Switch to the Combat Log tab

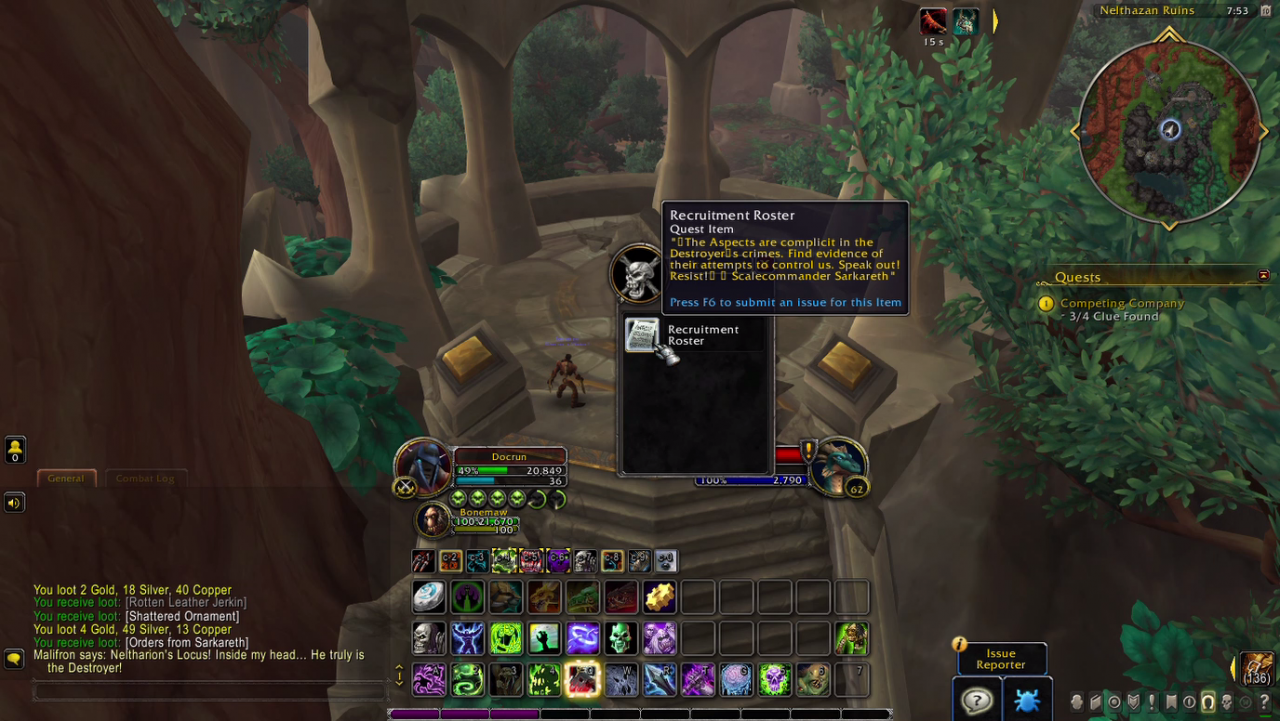[x=145, y=478]
